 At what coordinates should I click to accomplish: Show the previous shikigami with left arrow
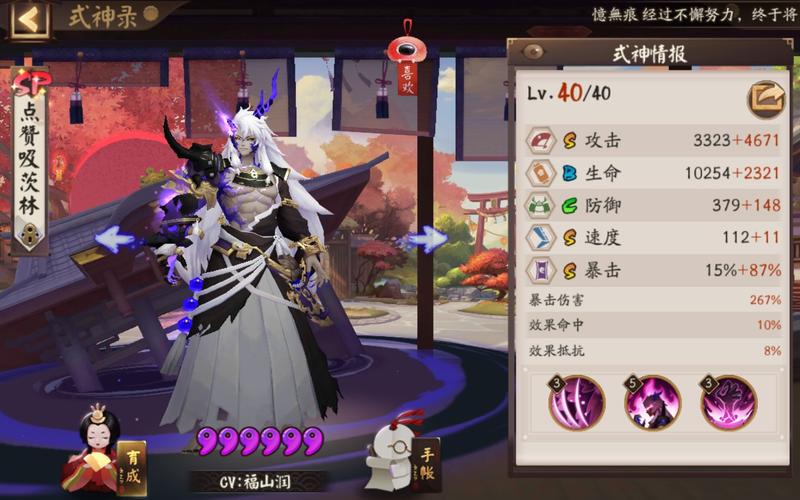[116, 239]
